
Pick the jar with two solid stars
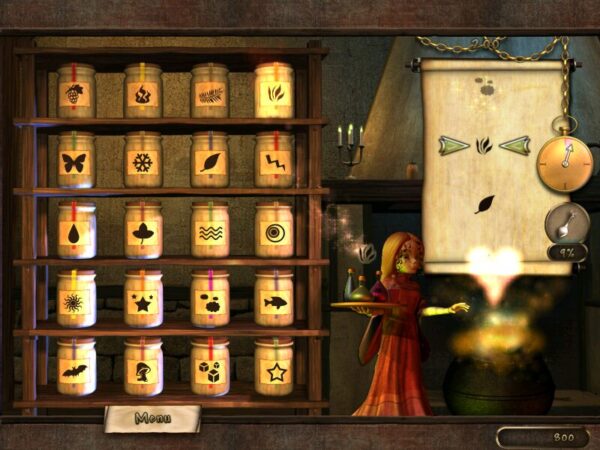[143, 301]
